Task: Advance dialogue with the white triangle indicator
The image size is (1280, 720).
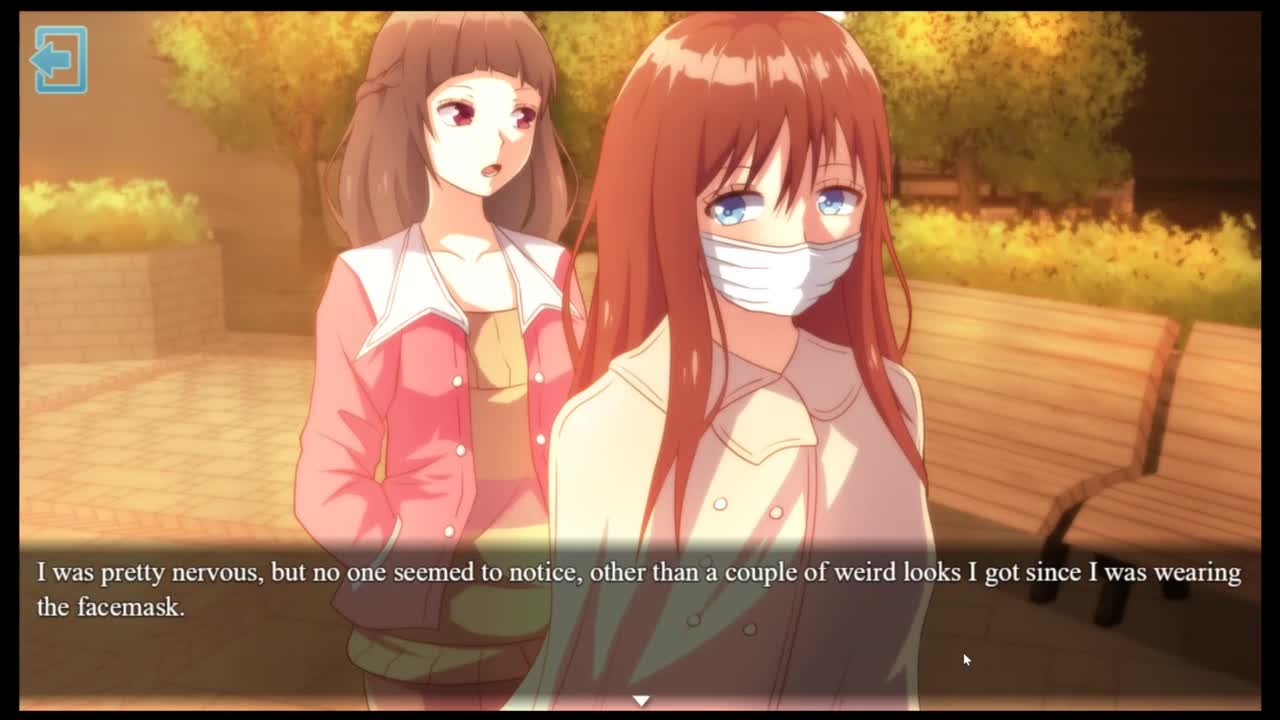Action: point(641,701)
